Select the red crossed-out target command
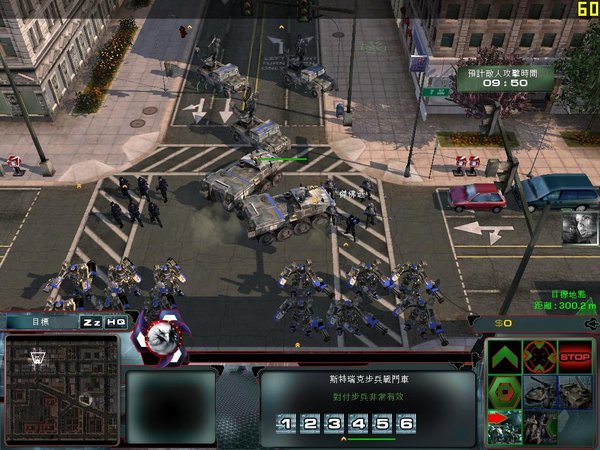Image resolution: width=600 pixels, height=450 pixels. 540,357
